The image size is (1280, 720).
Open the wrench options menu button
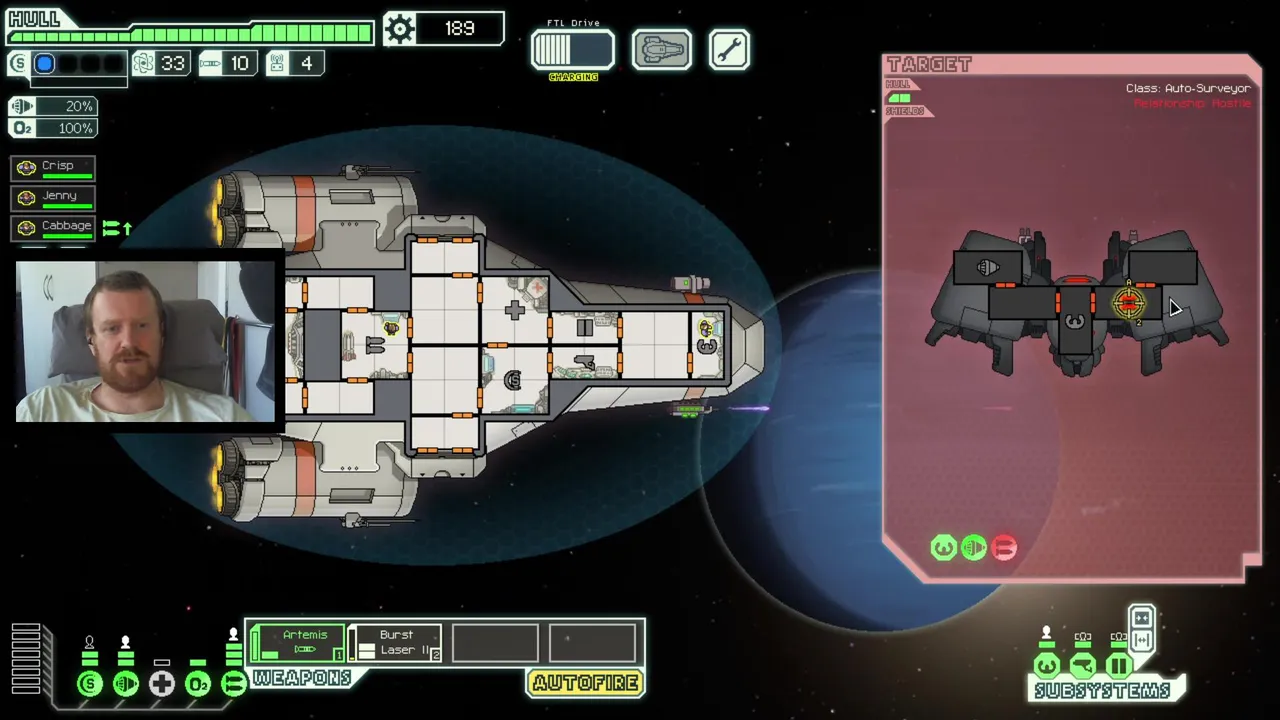tap(729, 50)
